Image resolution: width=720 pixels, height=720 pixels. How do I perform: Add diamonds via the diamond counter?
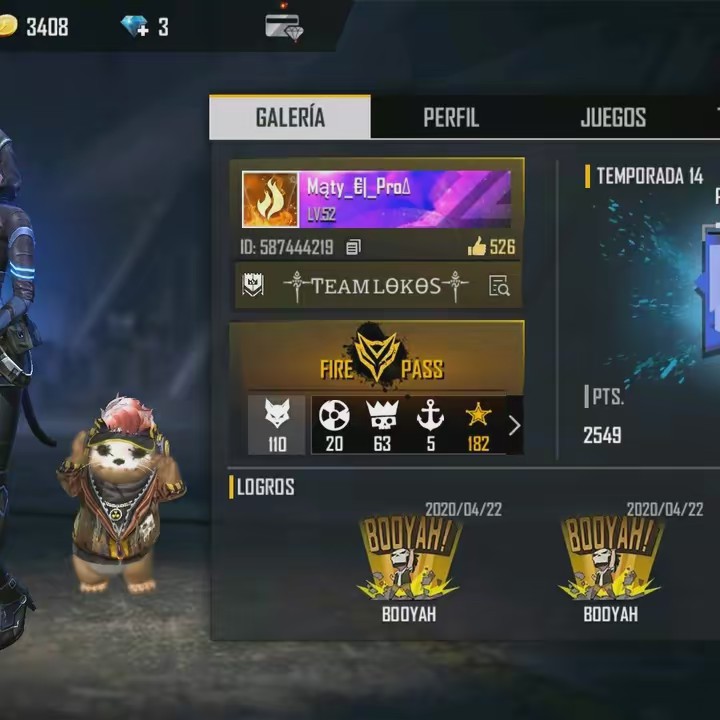coord(136,27)
